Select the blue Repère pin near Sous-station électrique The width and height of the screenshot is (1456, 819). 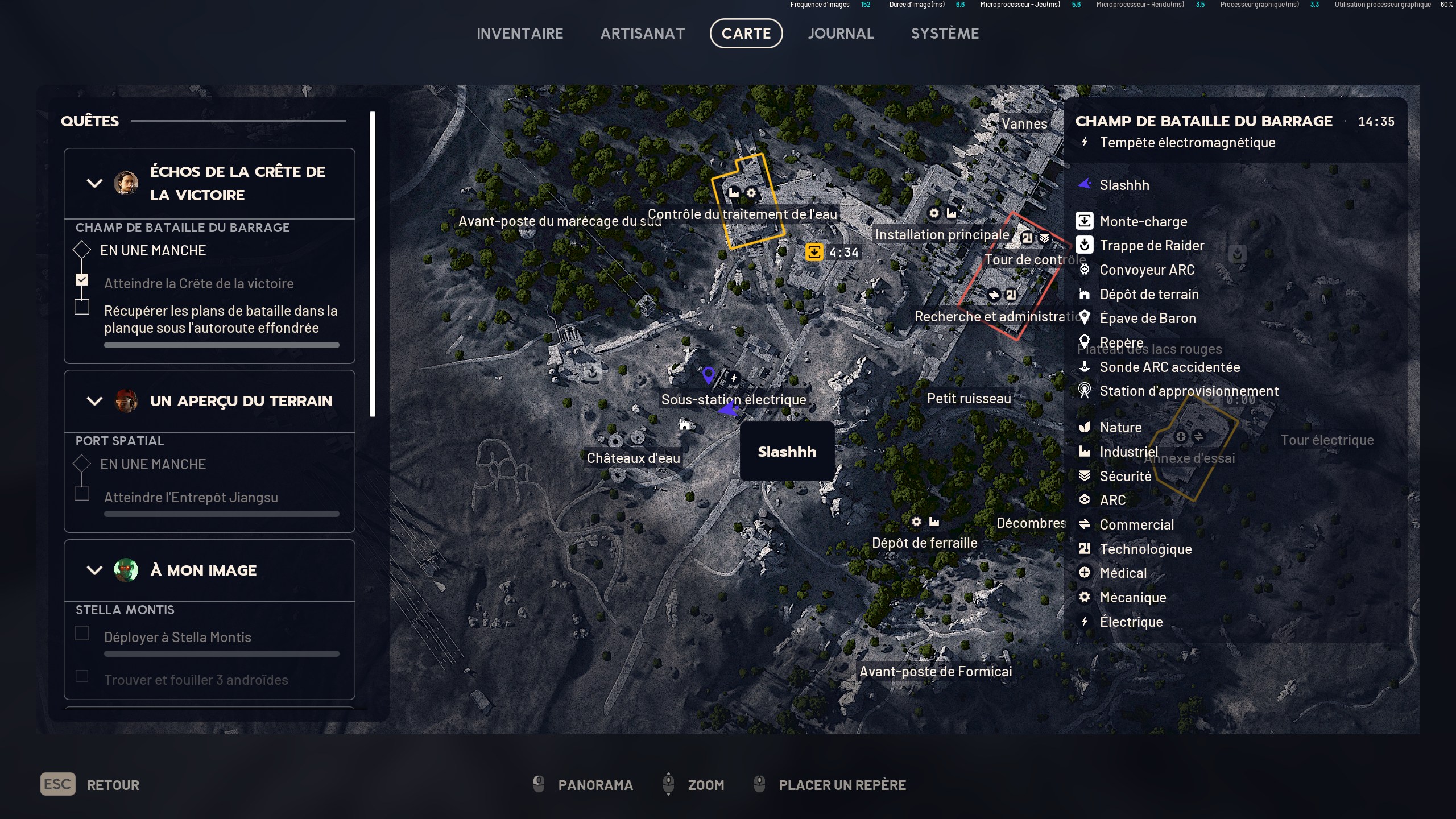[x=708, y=374]
